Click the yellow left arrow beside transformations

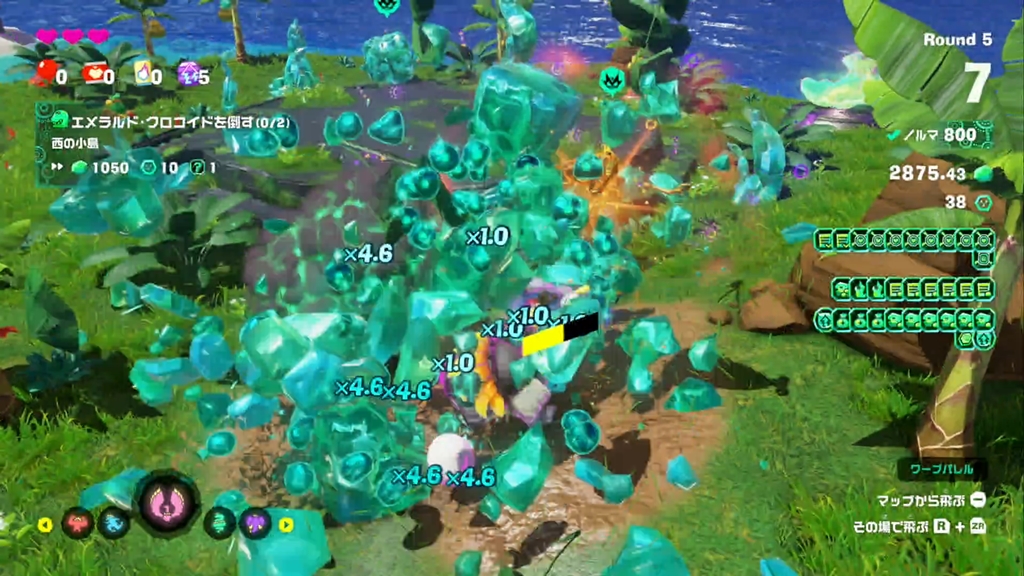[x=45, y=524]
